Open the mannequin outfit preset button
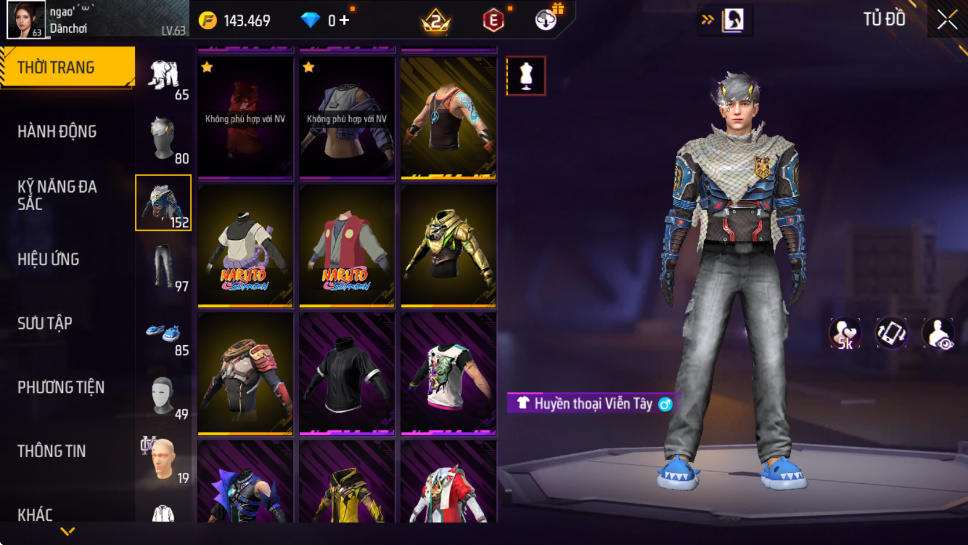Image resolution: width=968 pixels, height=545 pixels. [525, 76]
